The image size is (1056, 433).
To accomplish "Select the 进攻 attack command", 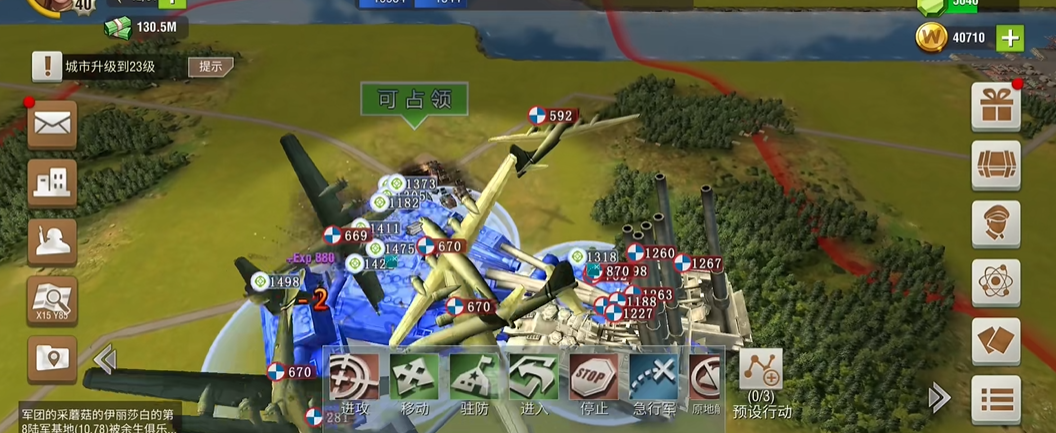I will coord(355,384).
